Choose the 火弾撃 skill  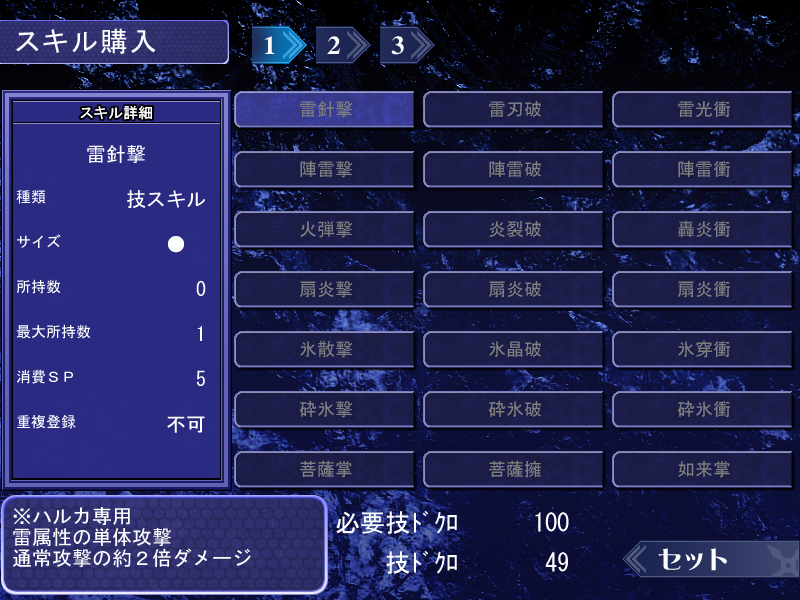click(325, 229)
